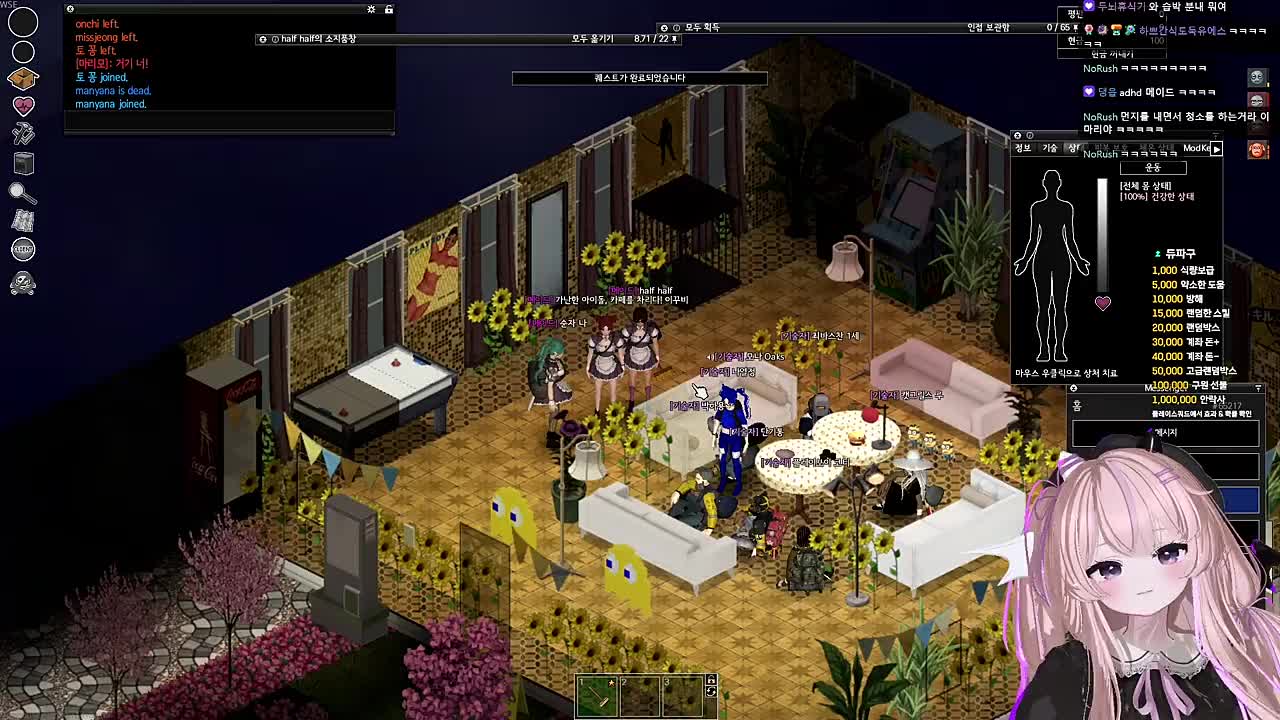This screenshot has height=720, width=1280.
Task: Switch to the 정보 info tab
Action: tap(1023, 148)
